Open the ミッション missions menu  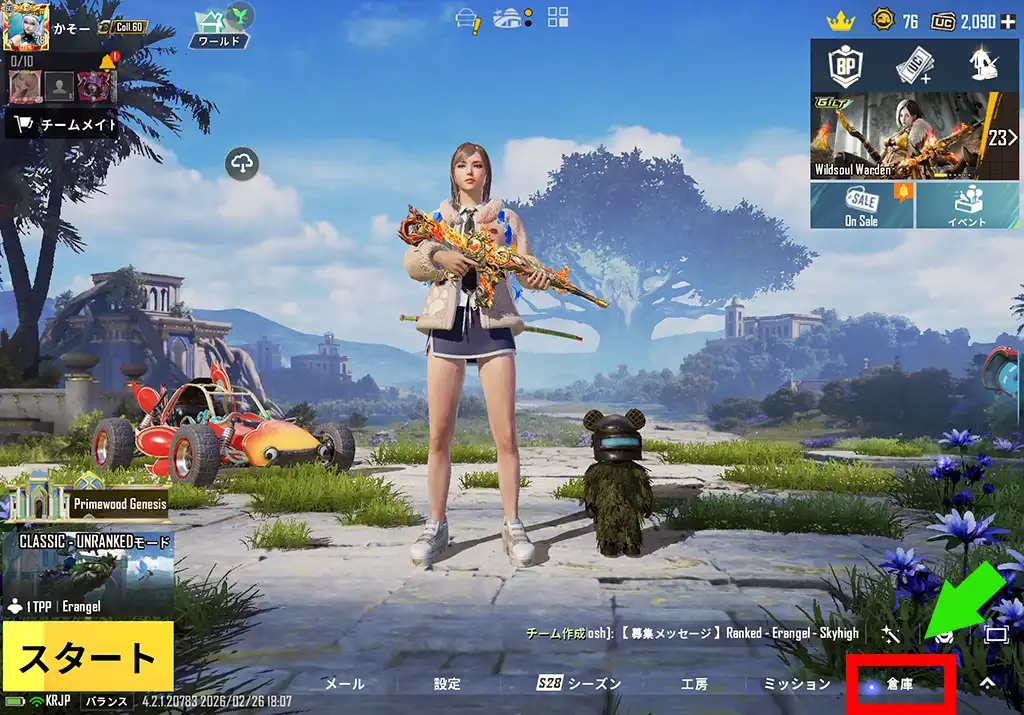click(797, 684)
